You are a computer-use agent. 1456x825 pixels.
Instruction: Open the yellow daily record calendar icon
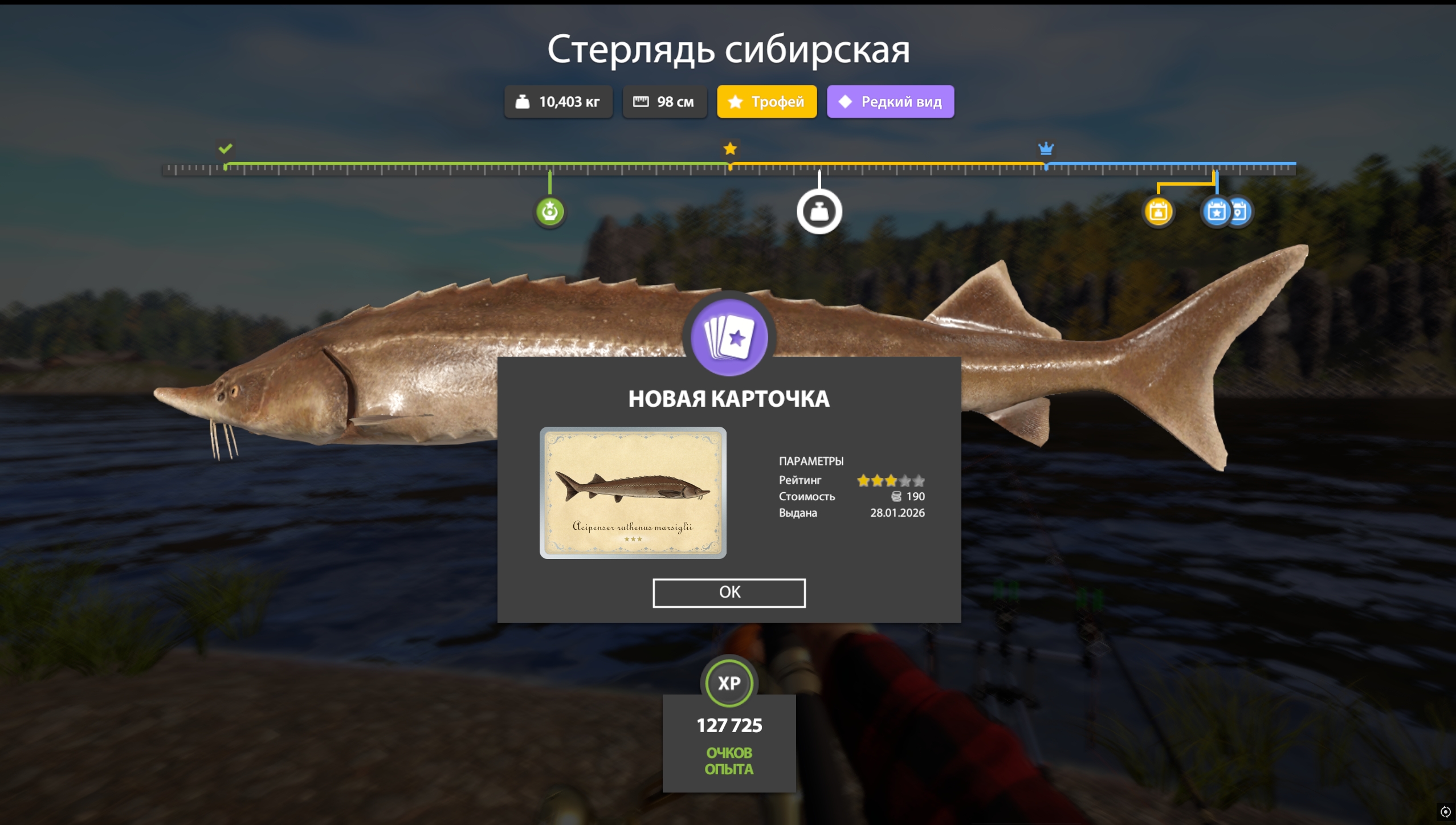[1158, 211]
